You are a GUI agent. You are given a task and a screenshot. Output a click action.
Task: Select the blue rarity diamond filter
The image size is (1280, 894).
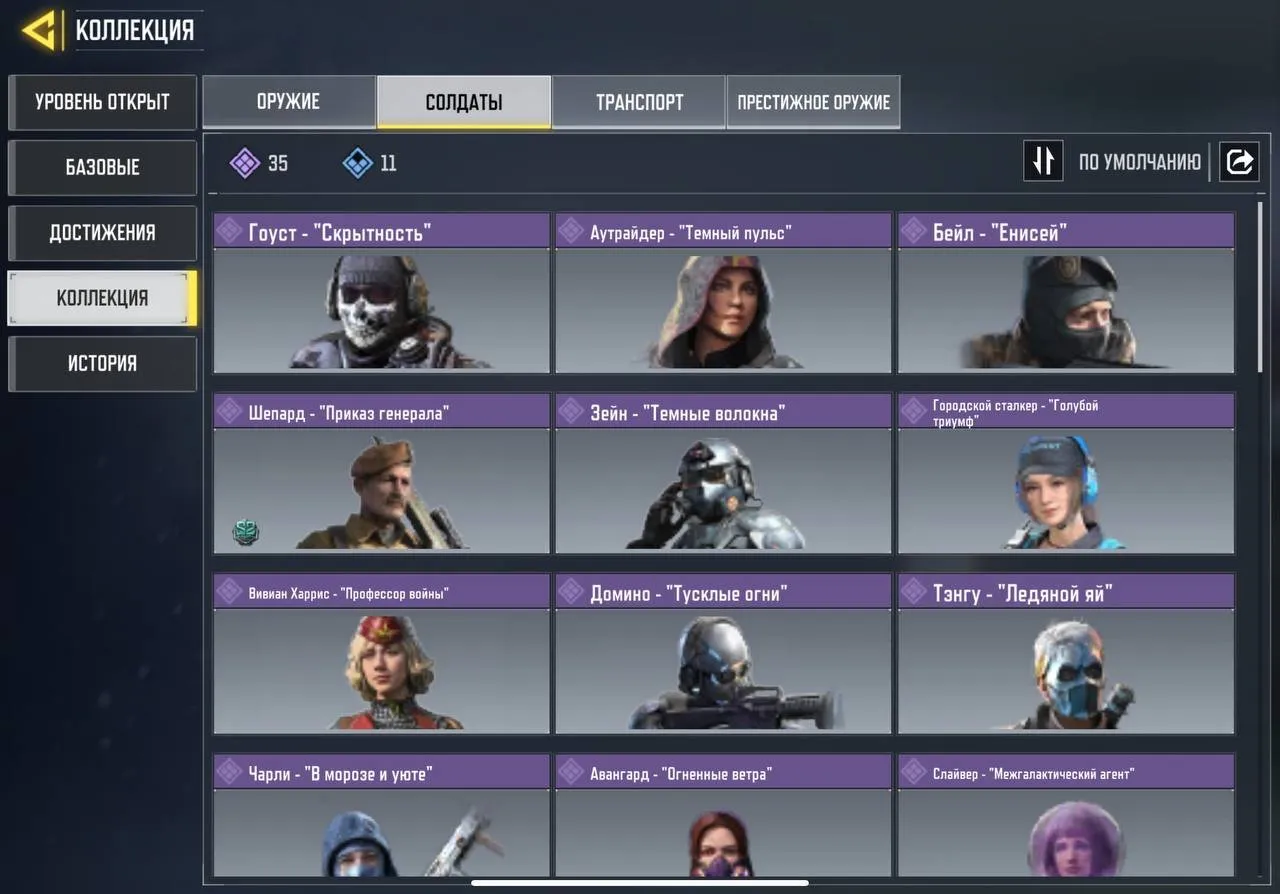pos(355,163)
